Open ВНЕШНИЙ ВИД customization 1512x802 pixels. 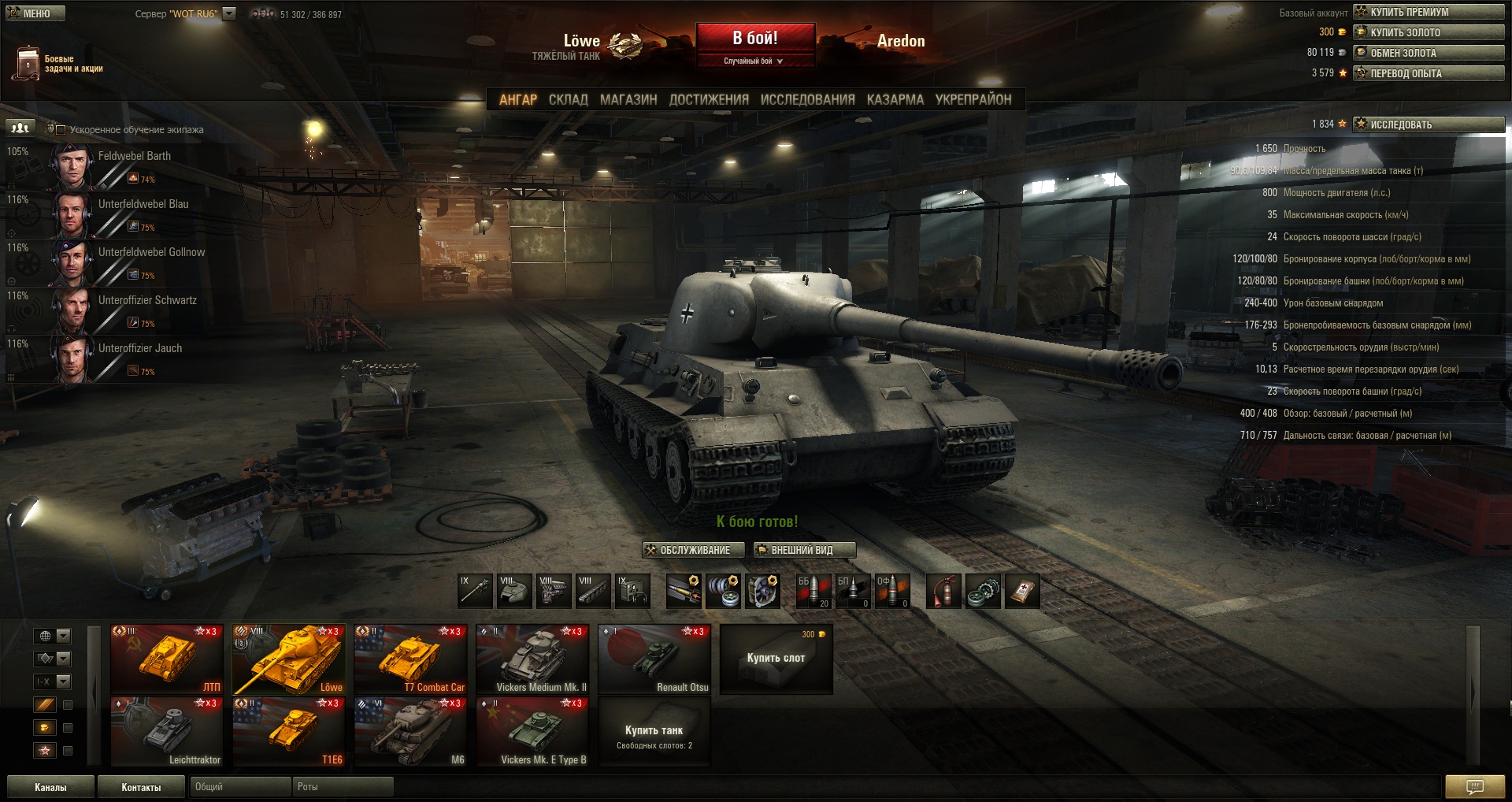pos(804,550)
